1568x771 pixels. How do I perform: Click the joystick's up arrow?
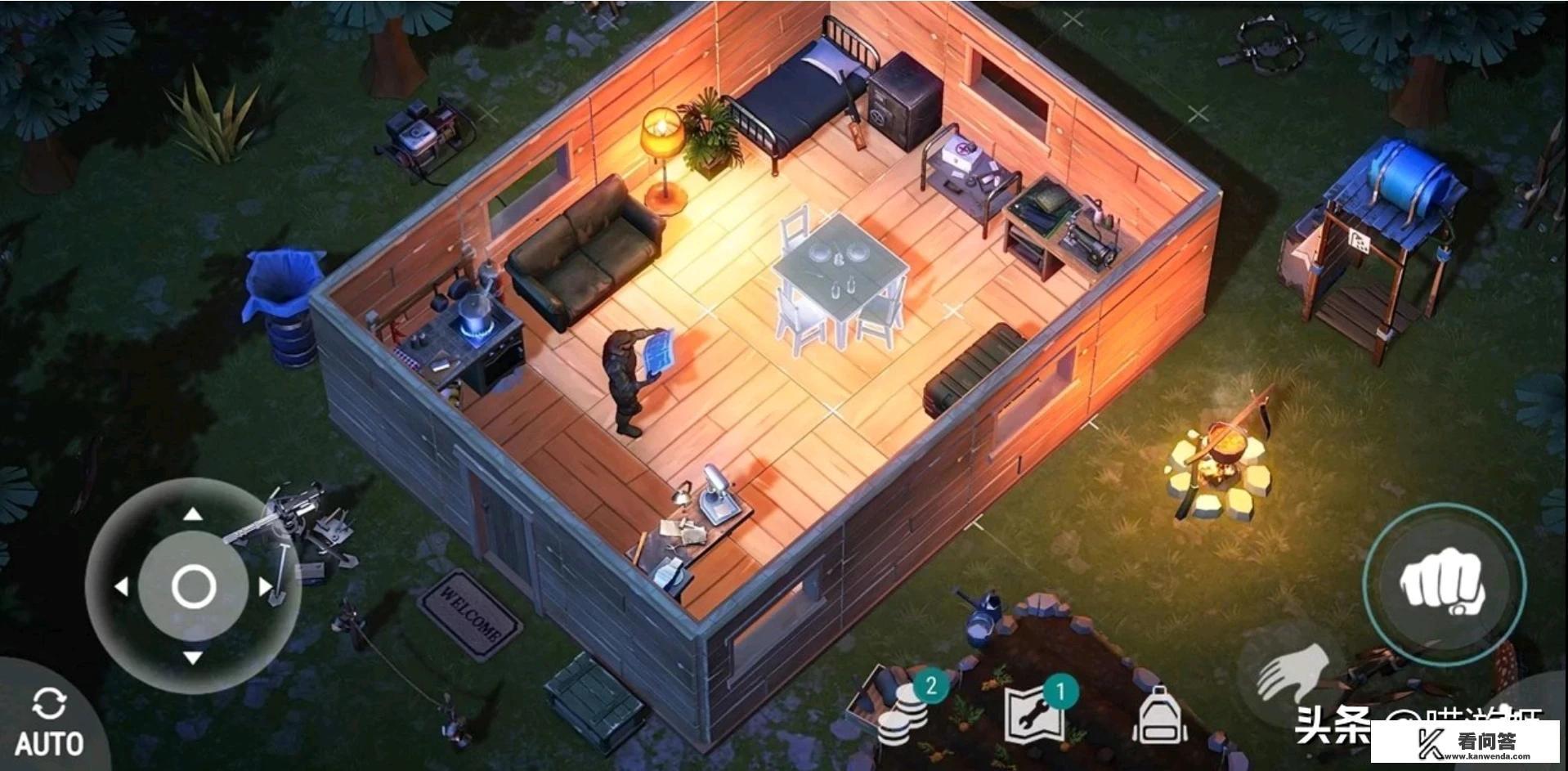coord(193,514)
